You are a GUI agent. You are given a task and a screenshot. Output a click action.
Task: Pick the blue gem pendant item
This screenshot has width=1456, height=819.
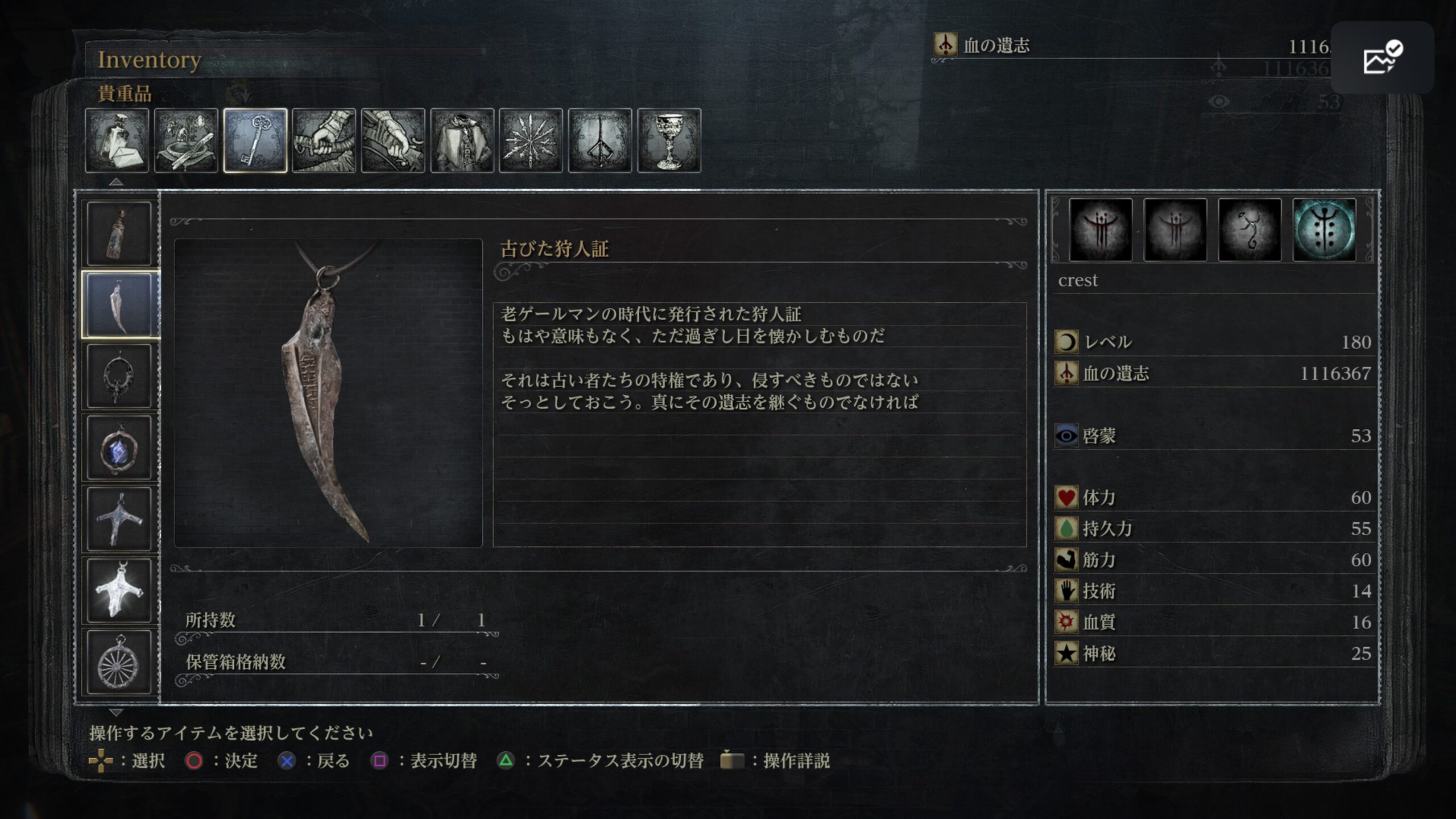(x=119, y=448)
